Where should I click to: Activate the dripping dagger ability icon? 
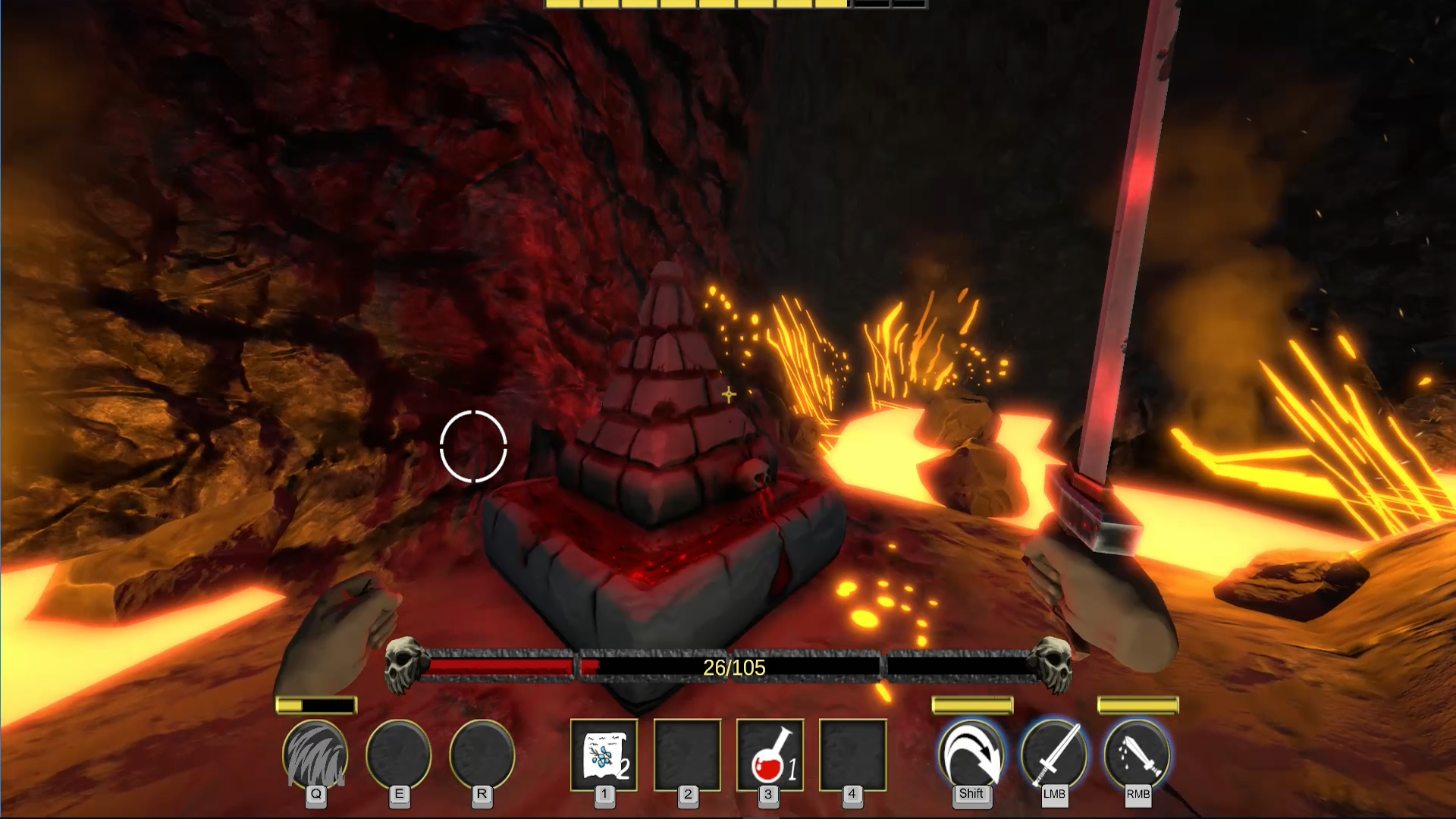1137,755
